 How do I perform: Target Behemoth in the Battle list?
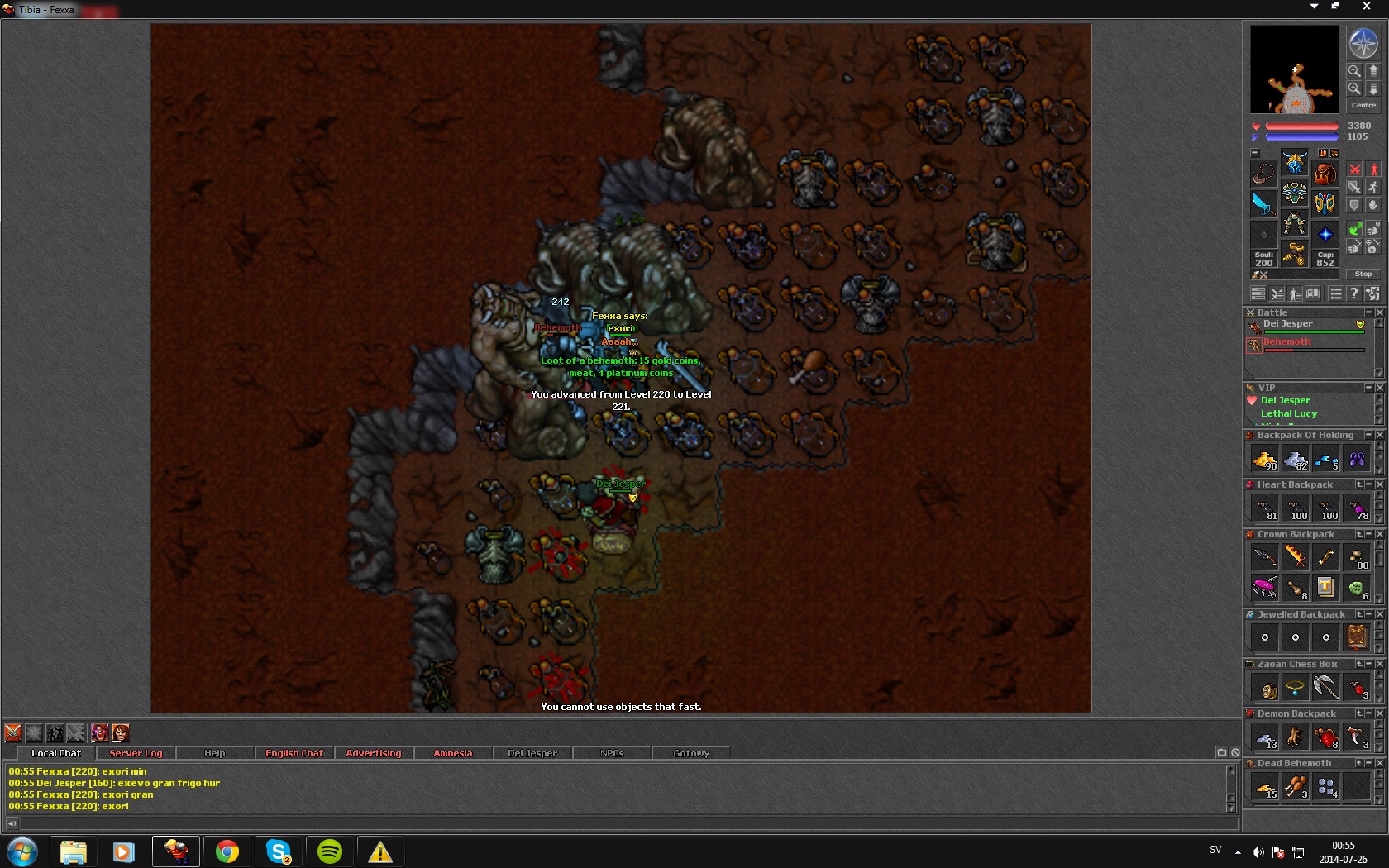coord(1286,342)
